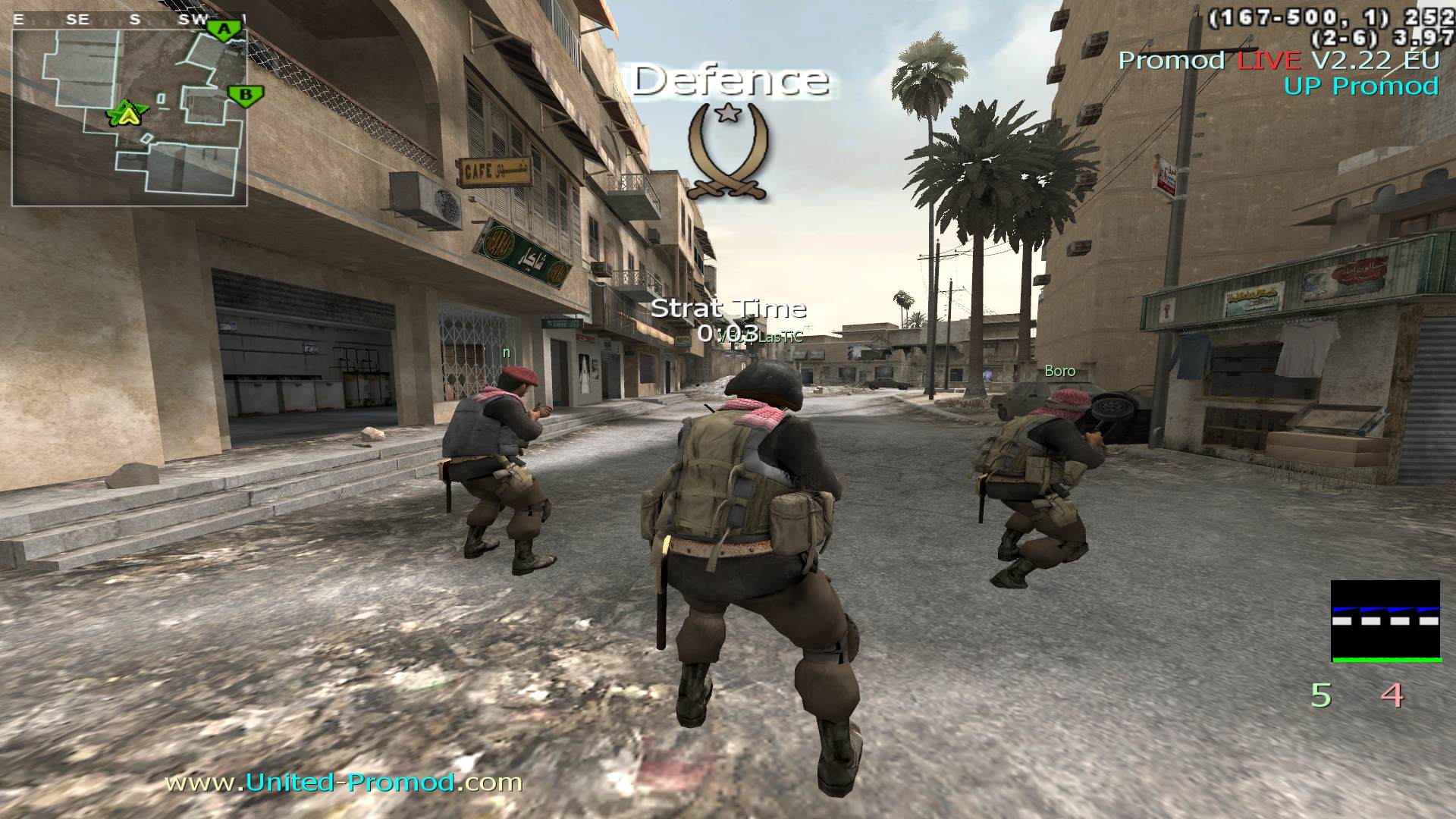Click the lagometer network graph
Screen dimensions: 1456x819
[x=1385, y=621]
